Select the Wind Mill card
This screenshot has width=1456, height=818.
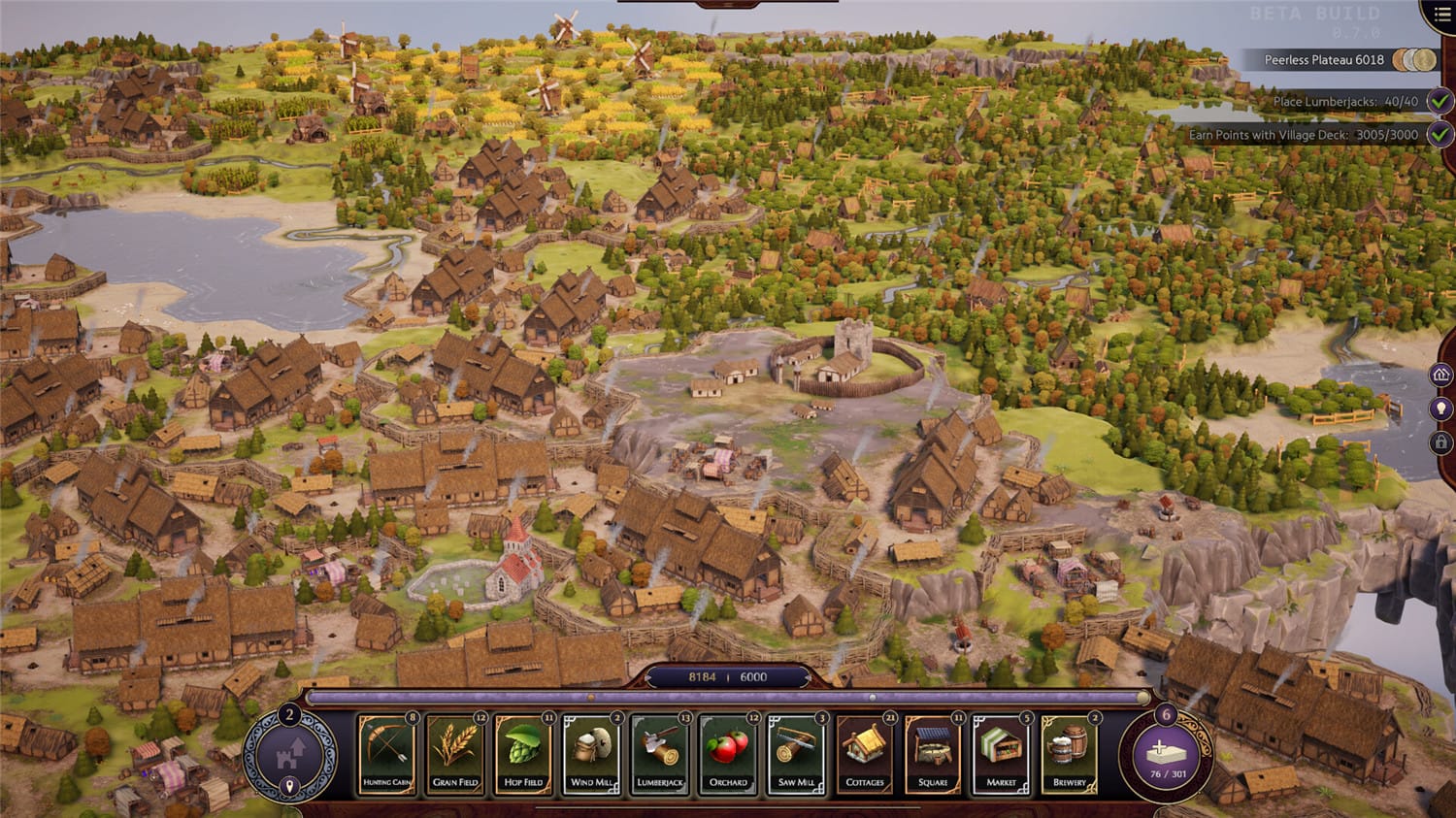click(590, 755)
